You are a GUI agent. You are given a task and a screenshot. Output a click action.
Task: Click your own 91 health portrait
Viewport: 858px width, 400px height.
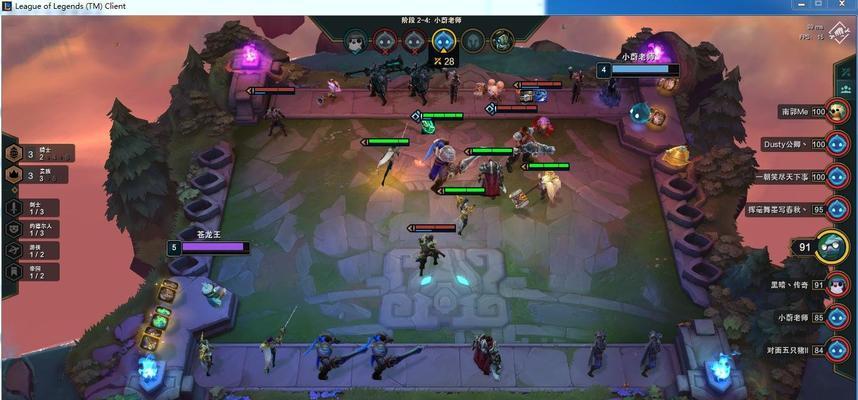coord(829,246)
